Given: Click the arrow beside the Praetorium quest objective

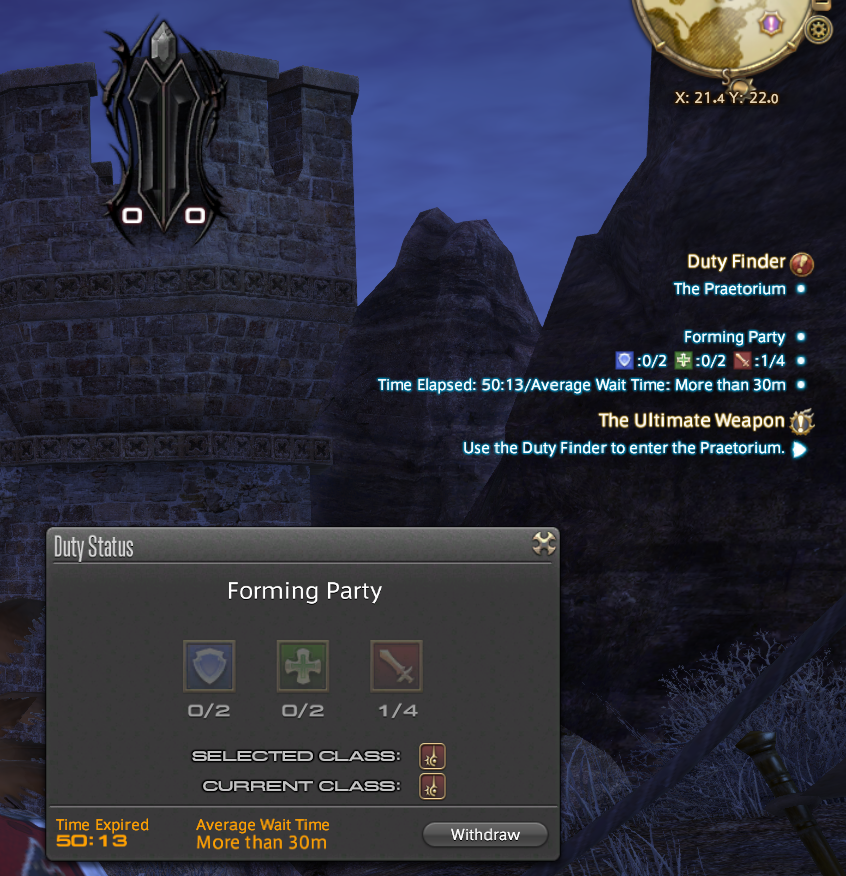Looking at the screenshot, I should (x=799, y=449).
